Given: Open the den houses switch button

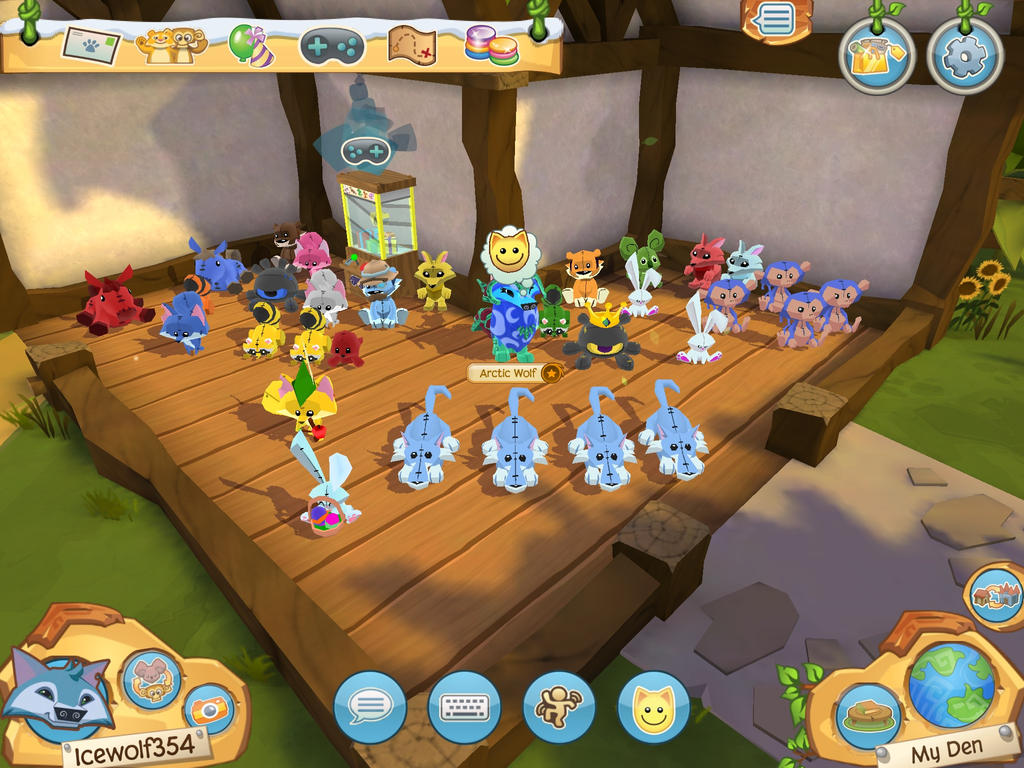Looking at the screenshot, I should click(996, 596).
